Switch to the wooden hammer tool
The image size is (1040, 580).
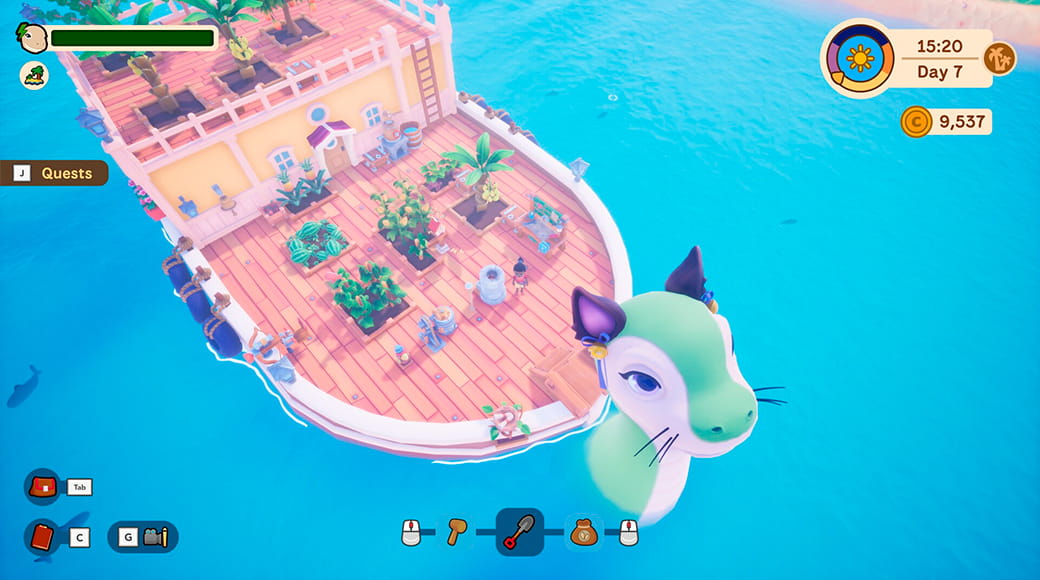click(456, 531)
